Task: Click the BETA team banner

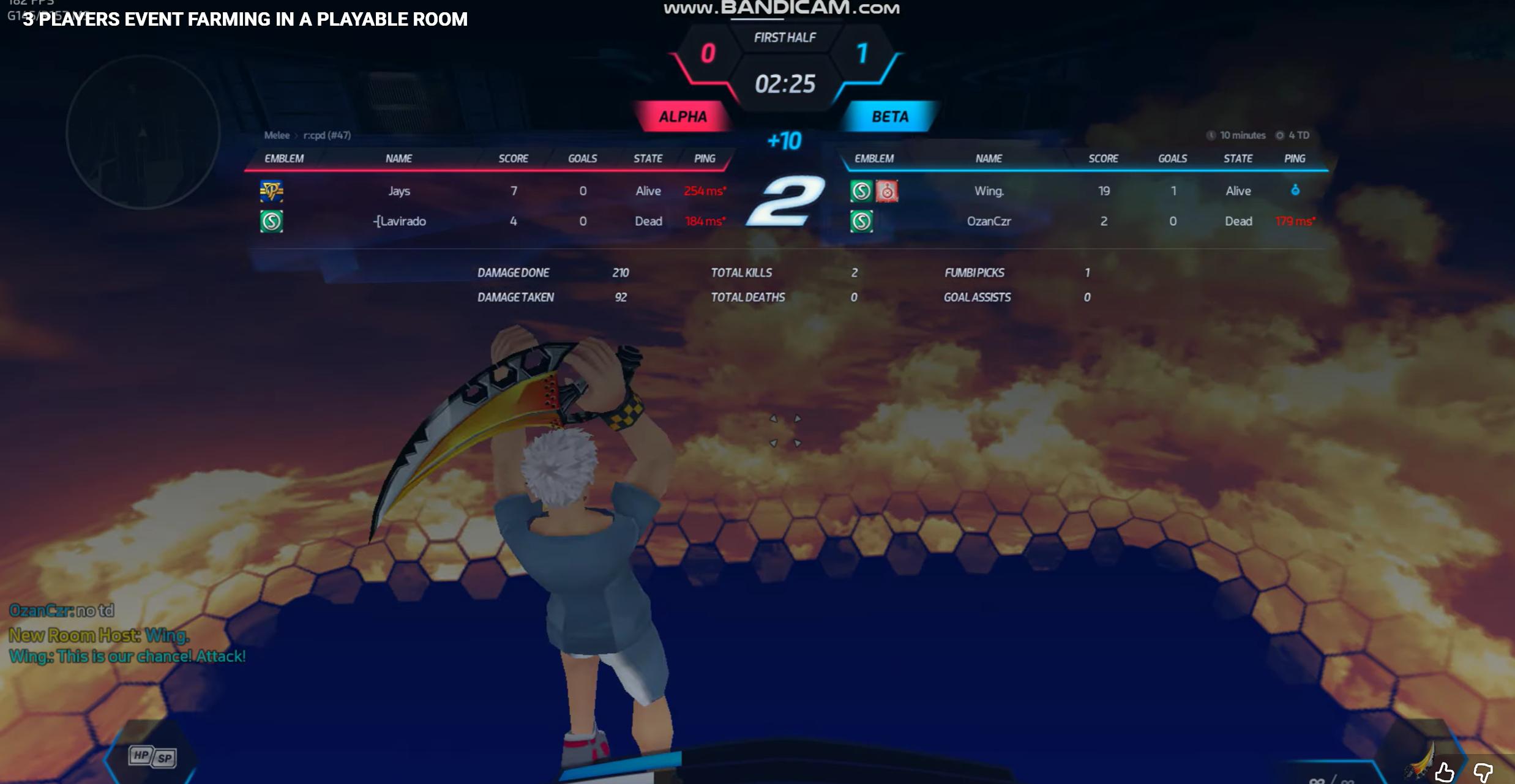Action: [x=889, y=116]
